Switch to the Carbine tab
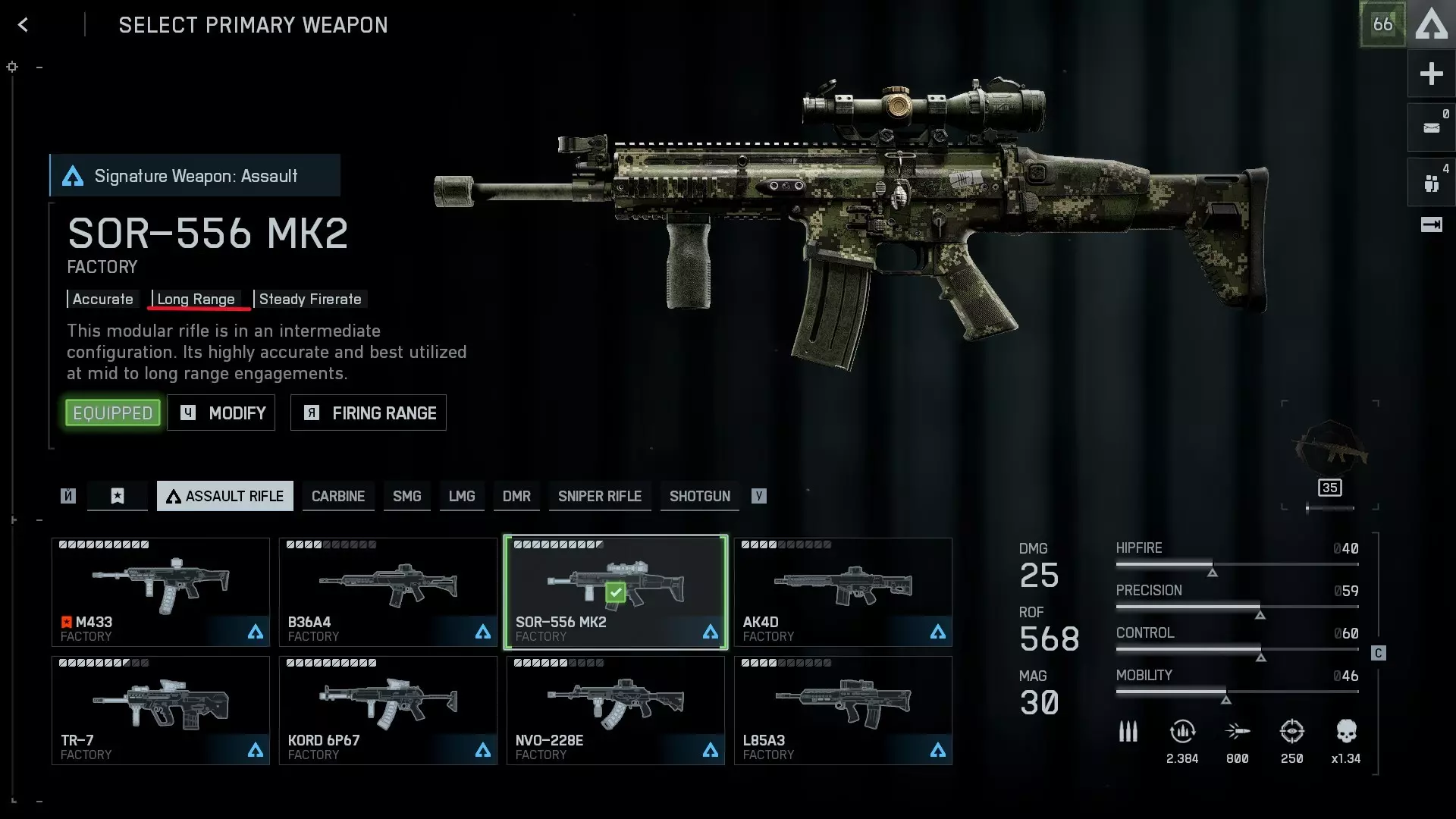 pos(338,497)
